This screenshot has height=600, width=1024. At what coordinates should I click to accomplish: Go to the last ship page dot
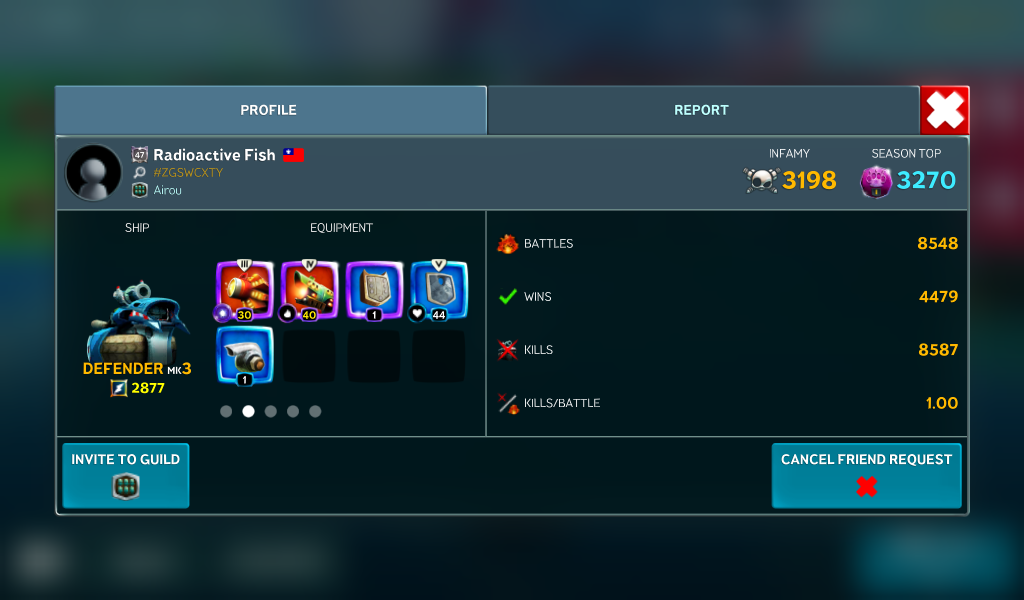tap(315, 411)
